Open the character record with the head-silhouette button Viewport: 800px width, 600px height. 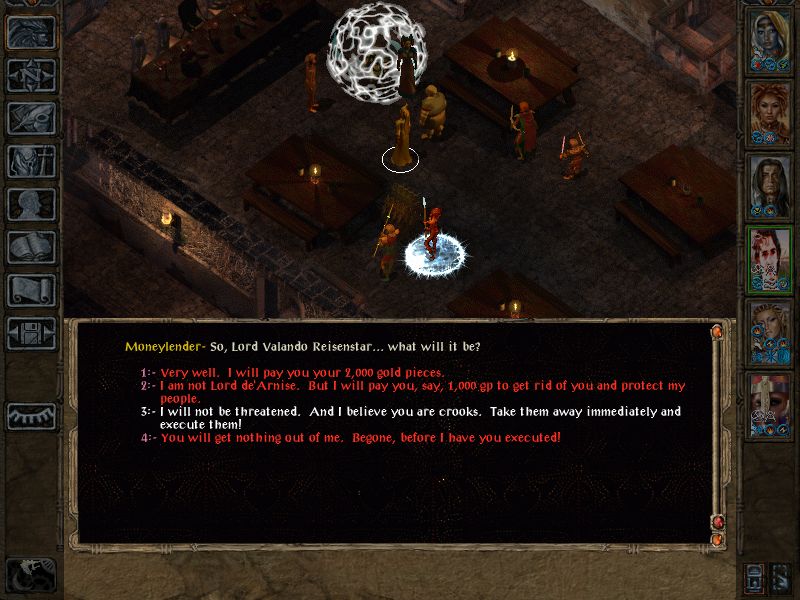pos(31,204)
